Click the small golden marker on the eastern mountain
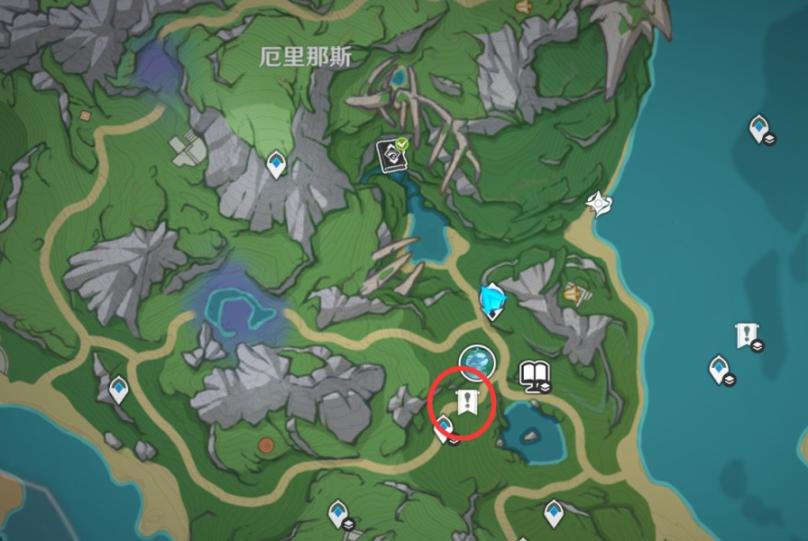Image resolution: width=808 pixels, height=541 pixels. [x=572, y=294]
